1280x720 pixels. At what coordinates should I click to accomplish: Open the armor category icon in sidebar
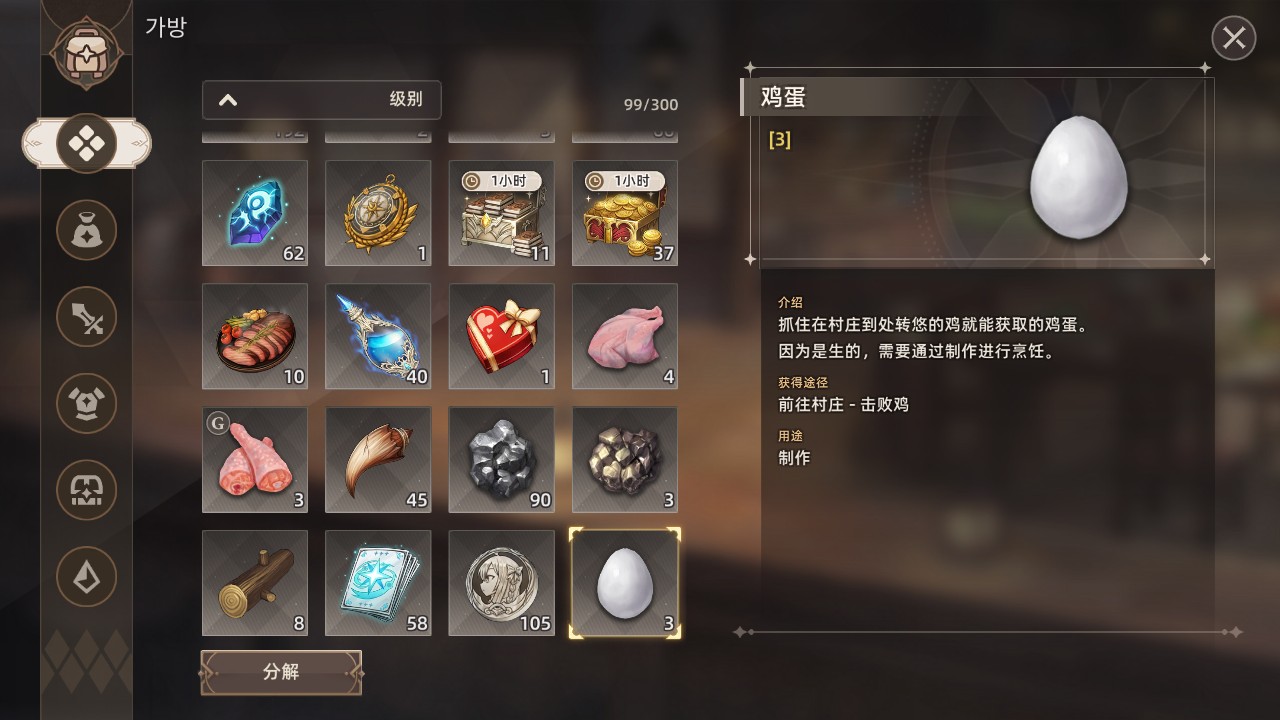pyautogui.click(x=87, y=404)
